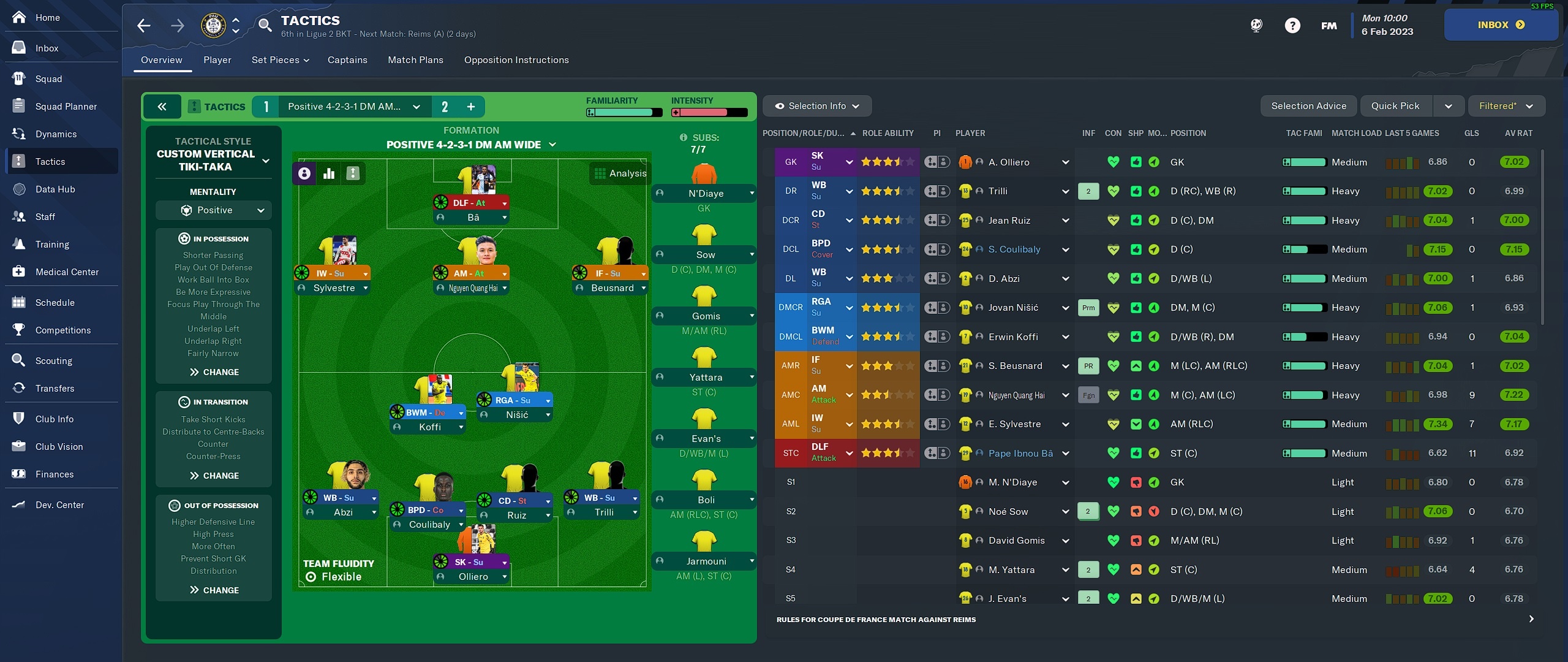The height and width of the screenshot is (662, 1568).
Task: Switch to the Opposition Instructions tab
Action: click(516, 60)
